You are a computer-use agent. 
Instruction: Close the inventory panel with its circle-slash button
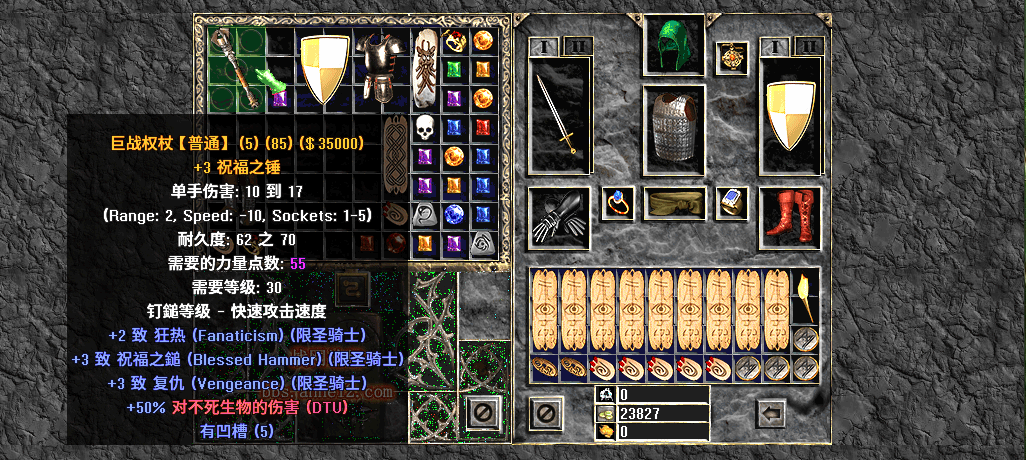(x=544, y=411)
